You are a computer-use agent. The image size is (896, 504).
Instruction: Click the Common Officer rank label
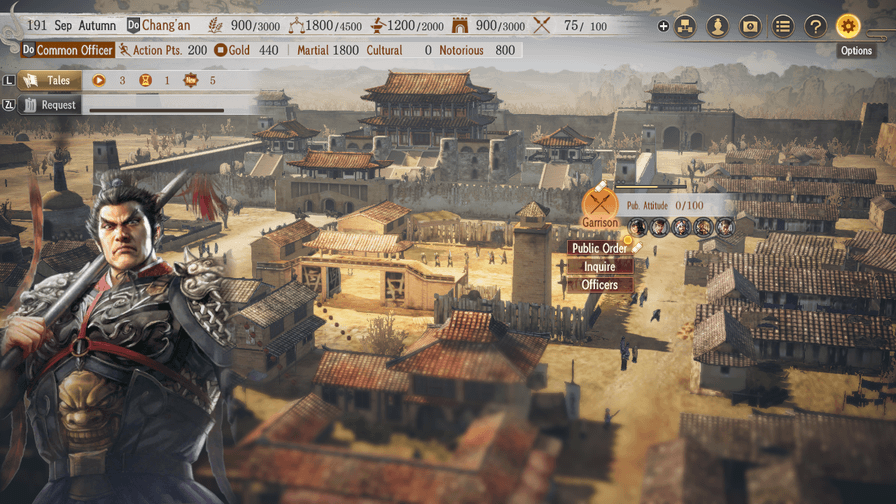(68, 50)
